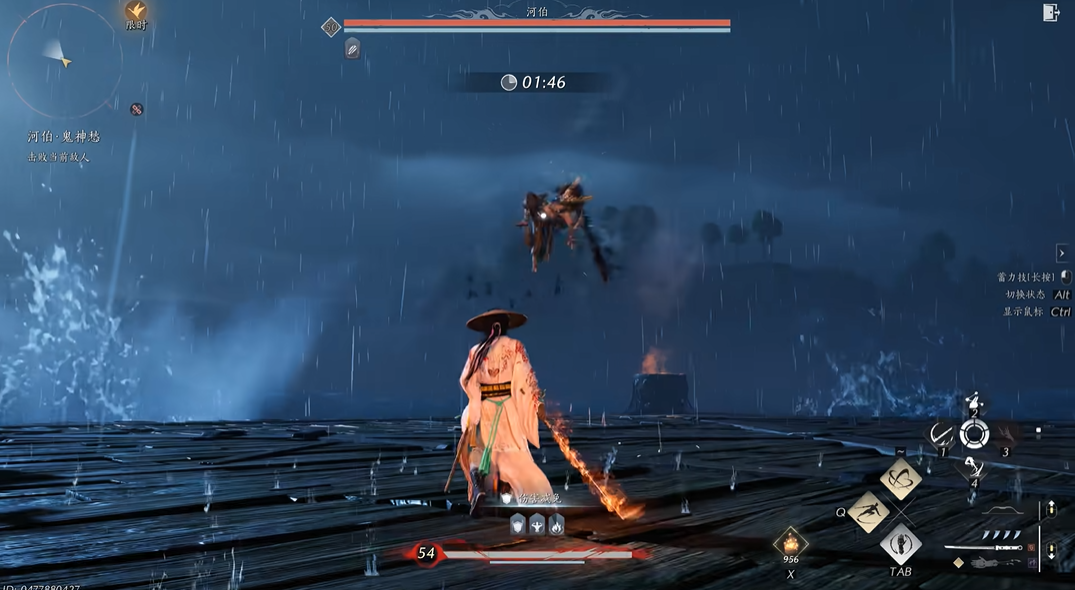Activate the leaping figure skill diamond
Image resolution: width=1075 pixels, height=590 pixels.
869,512
